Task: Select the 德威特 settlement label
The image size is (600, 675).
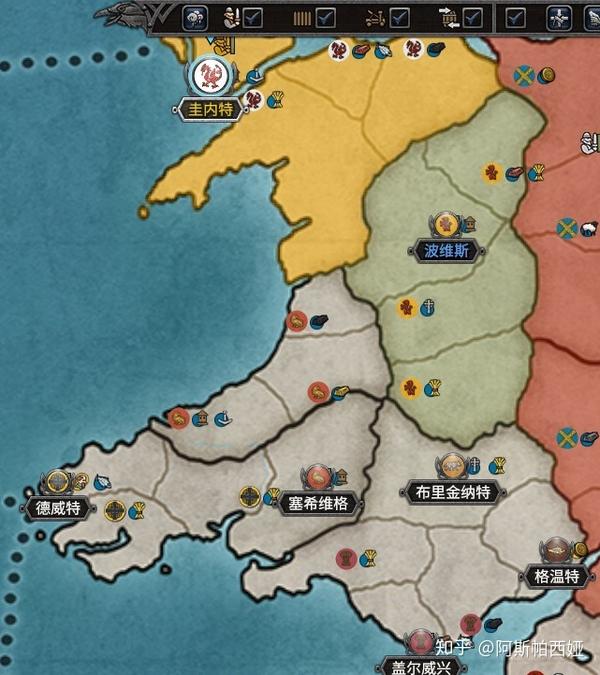Action: pos(58,508)
